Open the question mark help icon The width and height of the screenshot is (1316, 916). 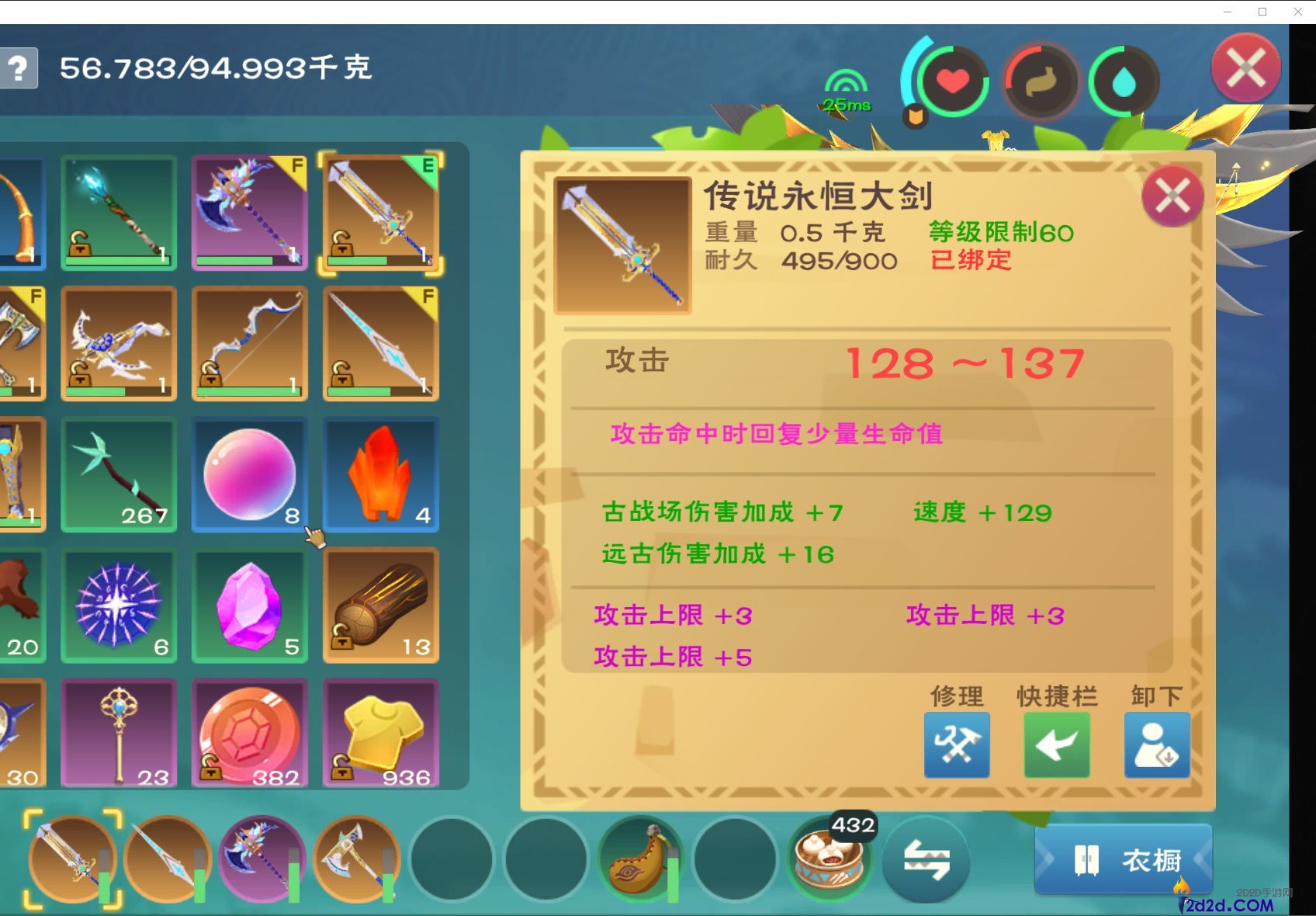(19, 68)
